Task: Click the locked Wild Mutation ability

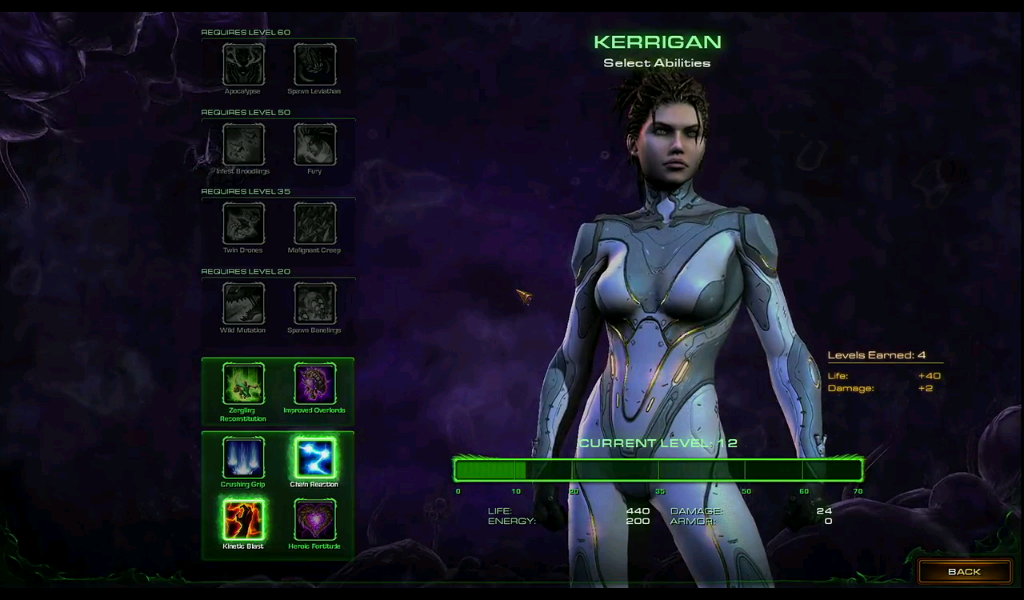Action: point(243,303)
